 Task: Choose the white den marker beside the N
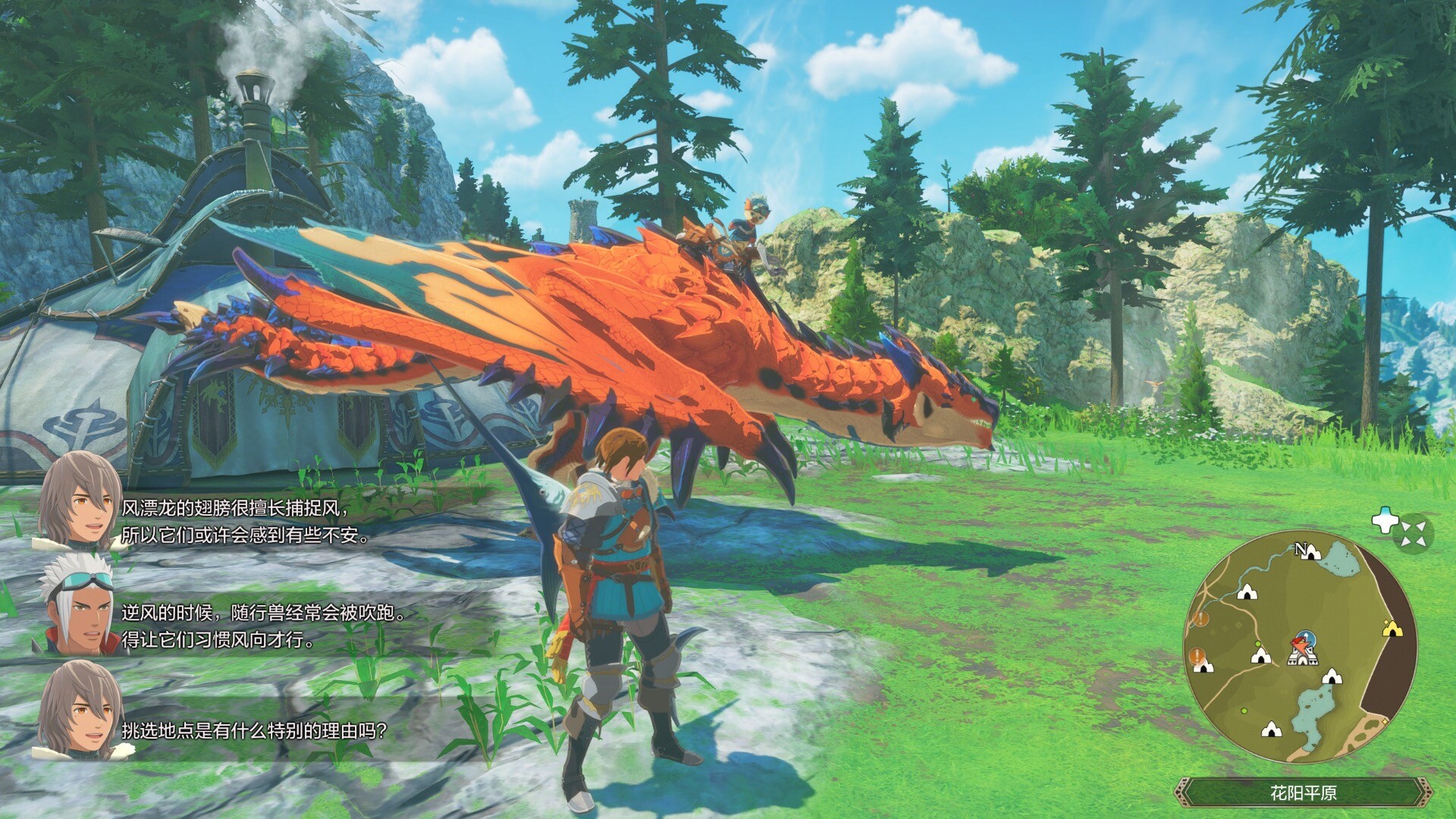point(1313,553)
